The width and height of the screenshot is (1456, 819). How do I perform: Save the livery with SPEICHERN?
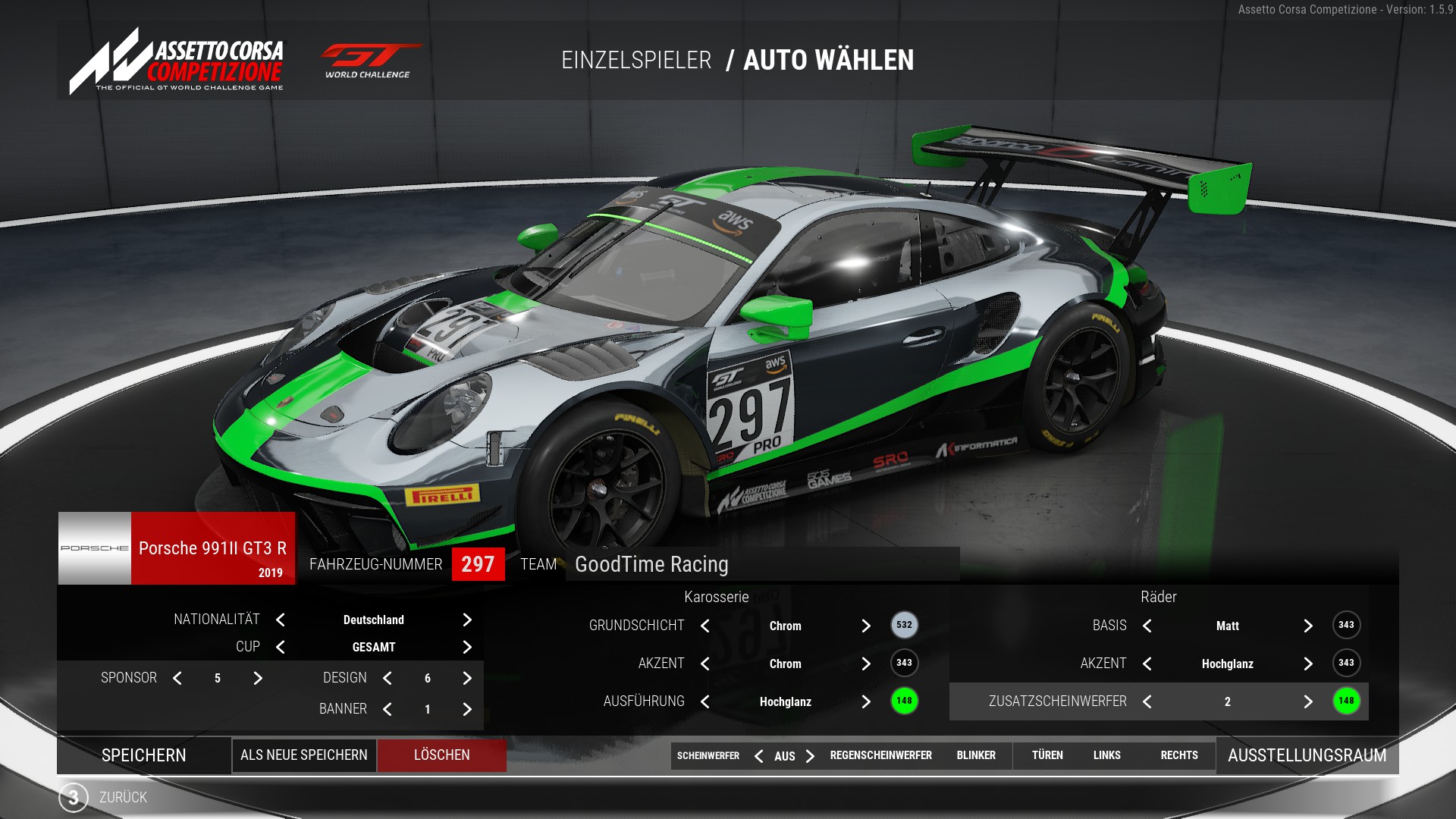point(144,755)
